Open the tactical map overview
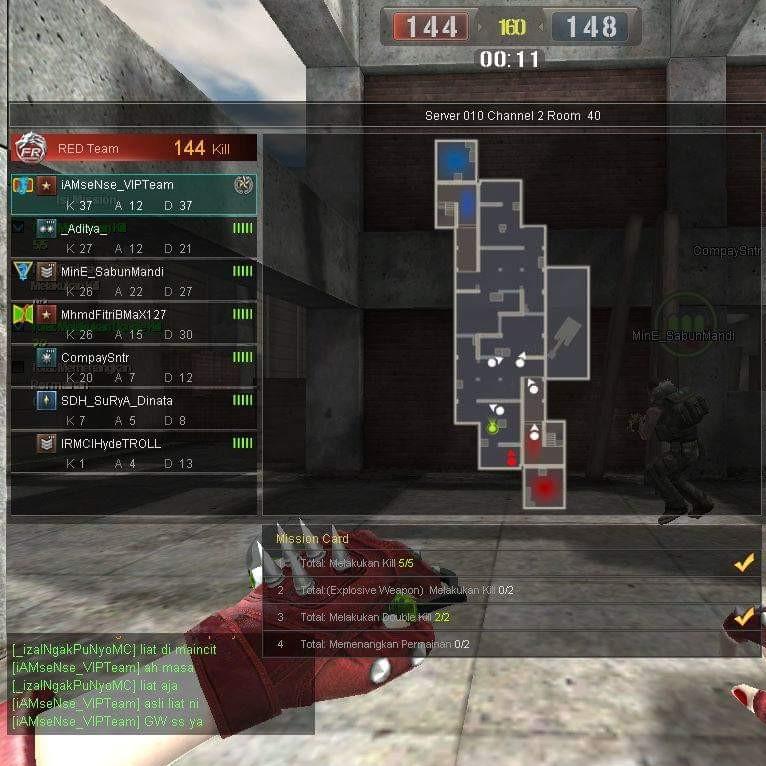766x766 pixels. (x=511, y=322)
